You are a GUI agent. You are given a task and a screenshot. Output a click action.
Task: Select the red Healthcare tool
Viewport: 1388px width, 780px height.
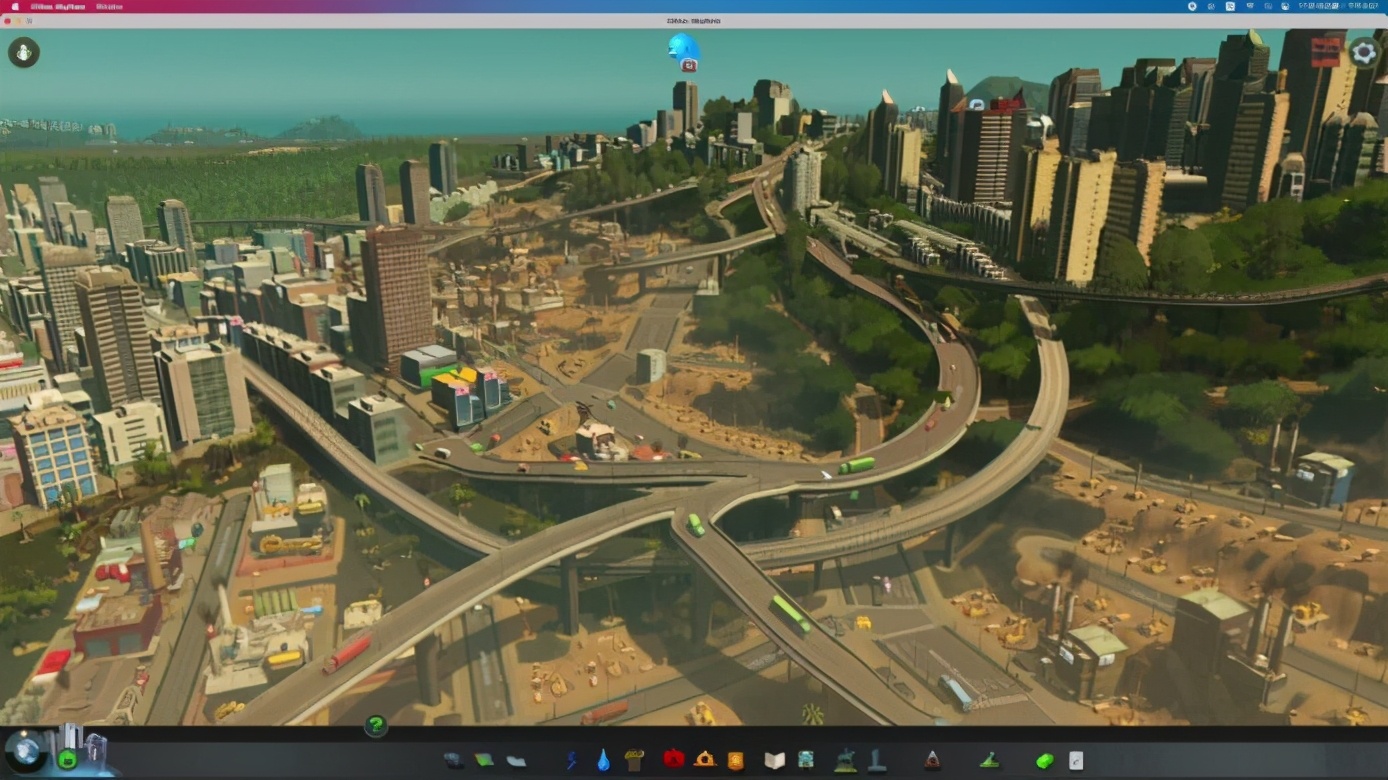673,760
